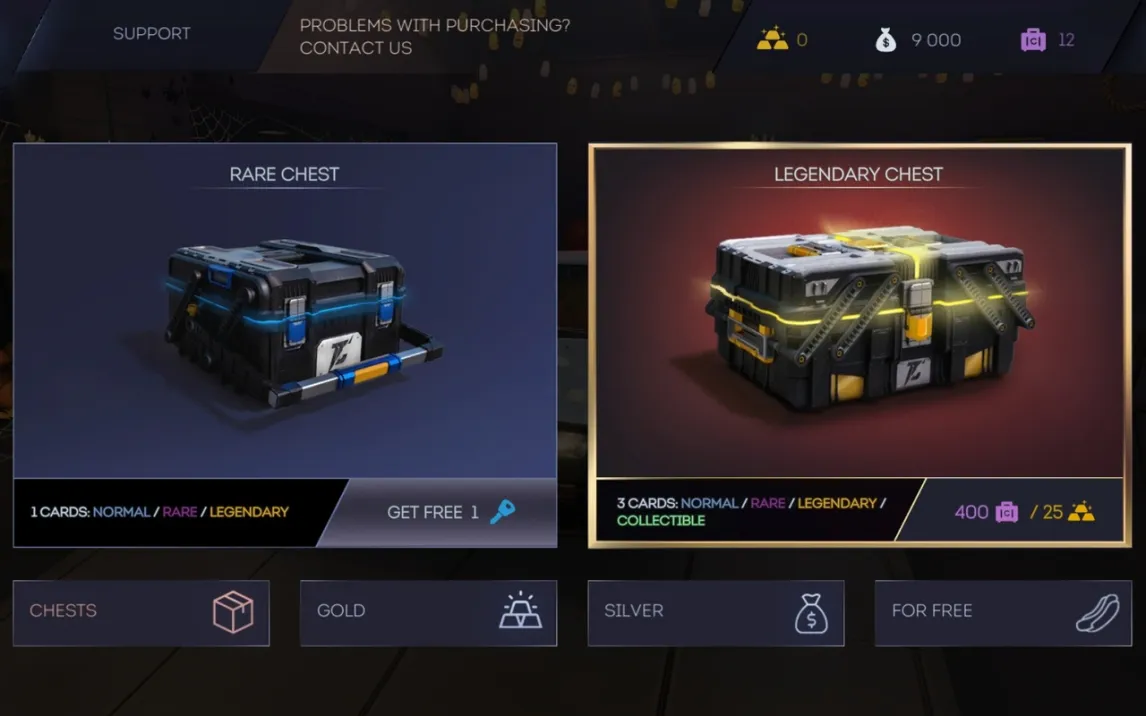Click the Contact Us purchasing help link

tap(434, 36)
